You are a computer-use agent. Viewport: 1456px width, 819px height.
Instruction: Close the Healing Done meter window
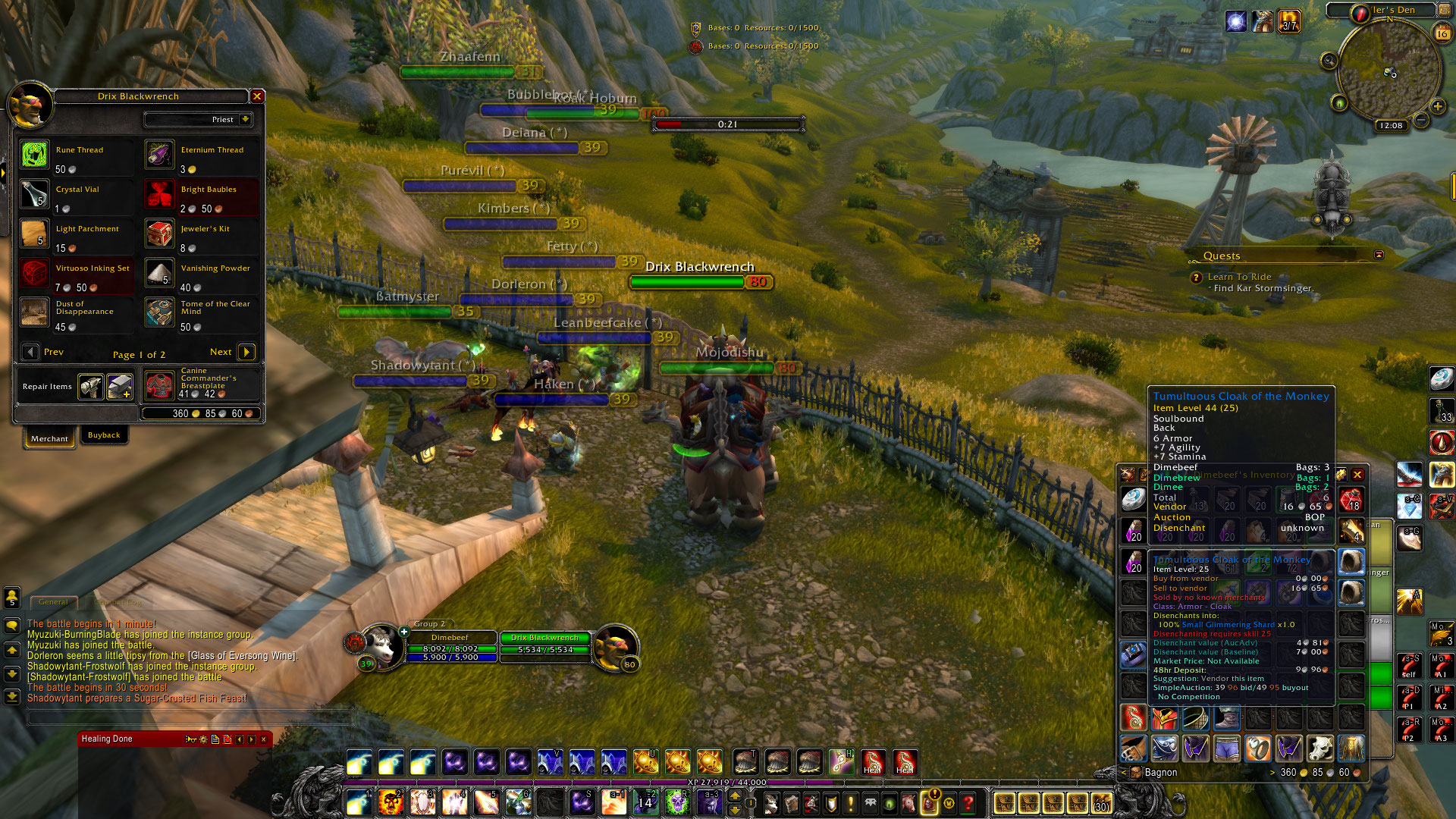point(264,739)
